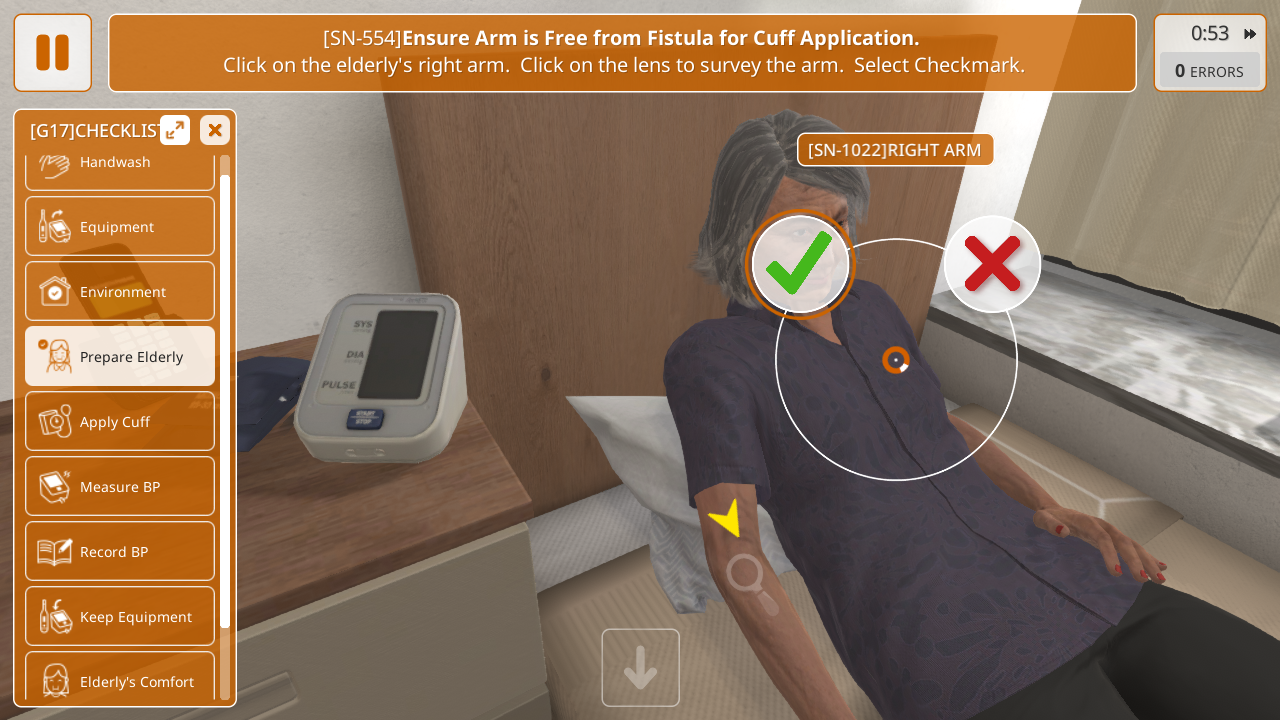This screenshot has height=720, width=1280.
Task: Select the Equipment checklist step
Action: pyautogui.click(x=120, y=227)
